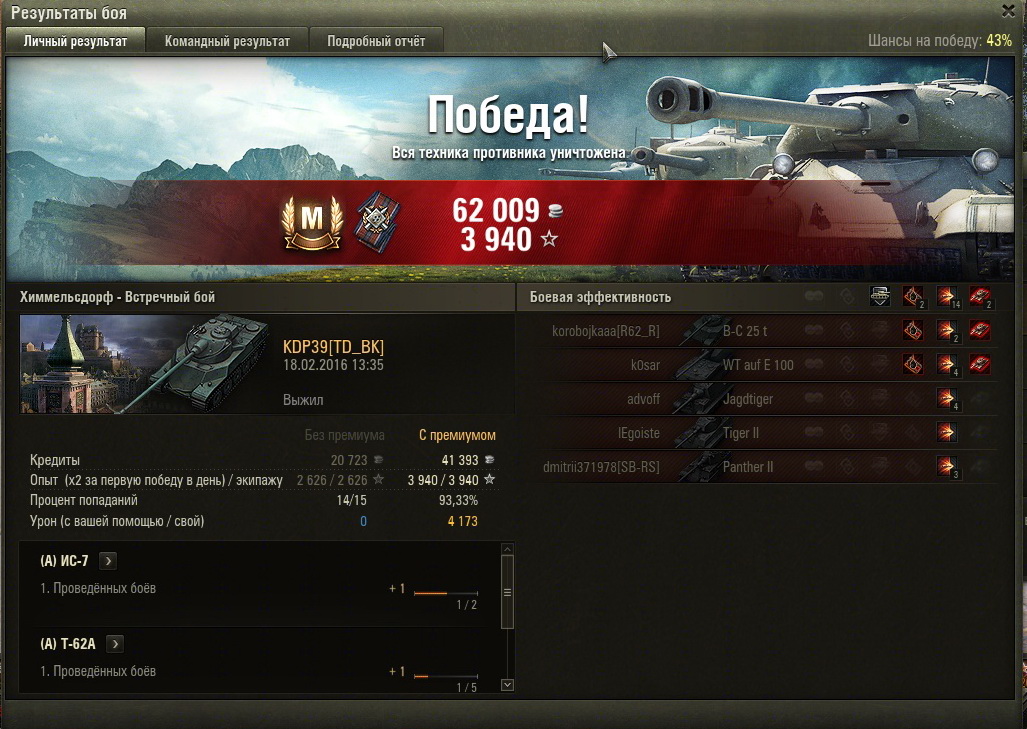1027x729 pixels.
Task: Select the advoff Jagdtiger row
Action: 757,399
